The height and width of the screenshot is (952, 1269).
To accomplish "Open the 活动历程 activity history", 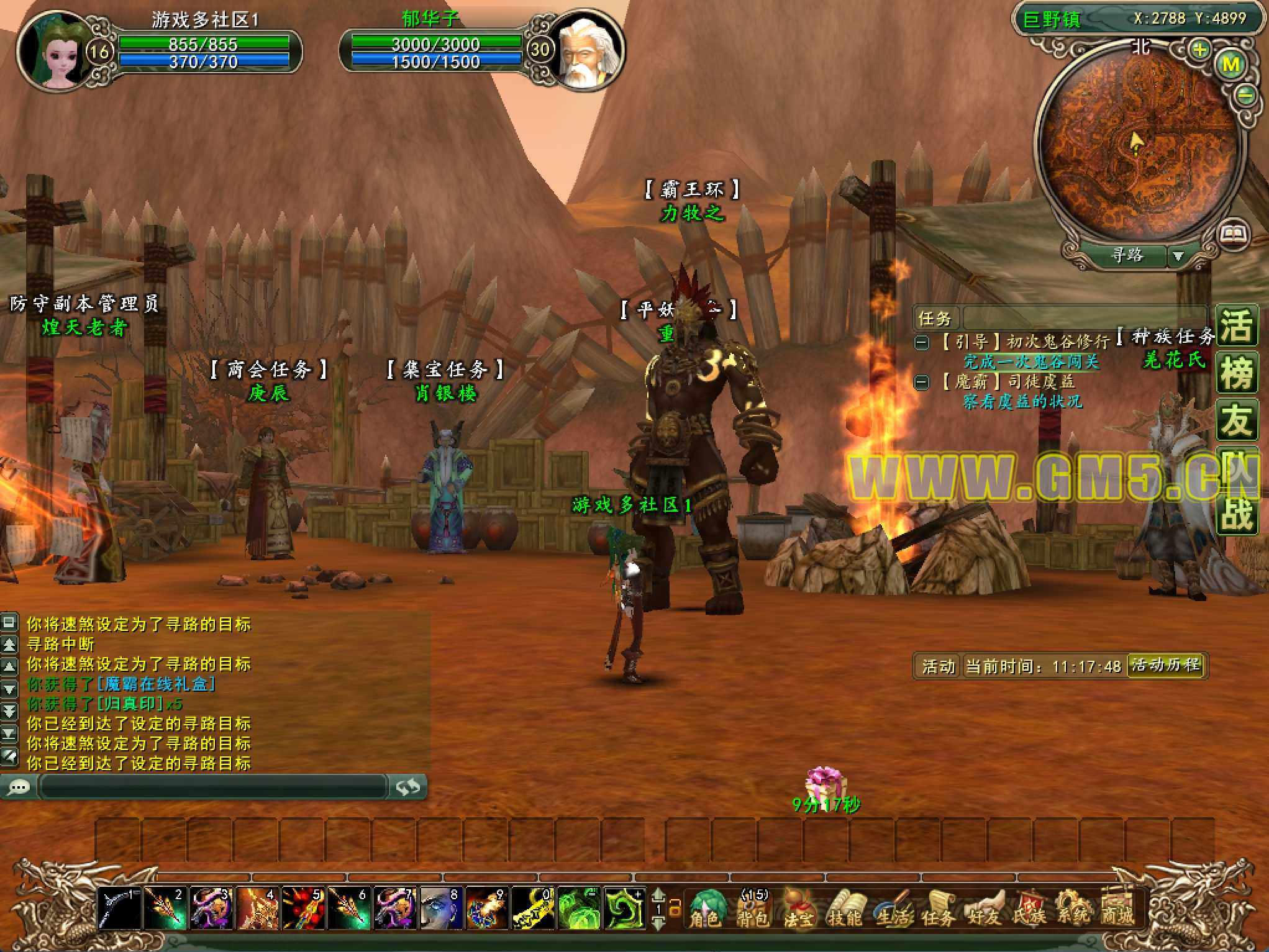I will tap(1165, 665).
